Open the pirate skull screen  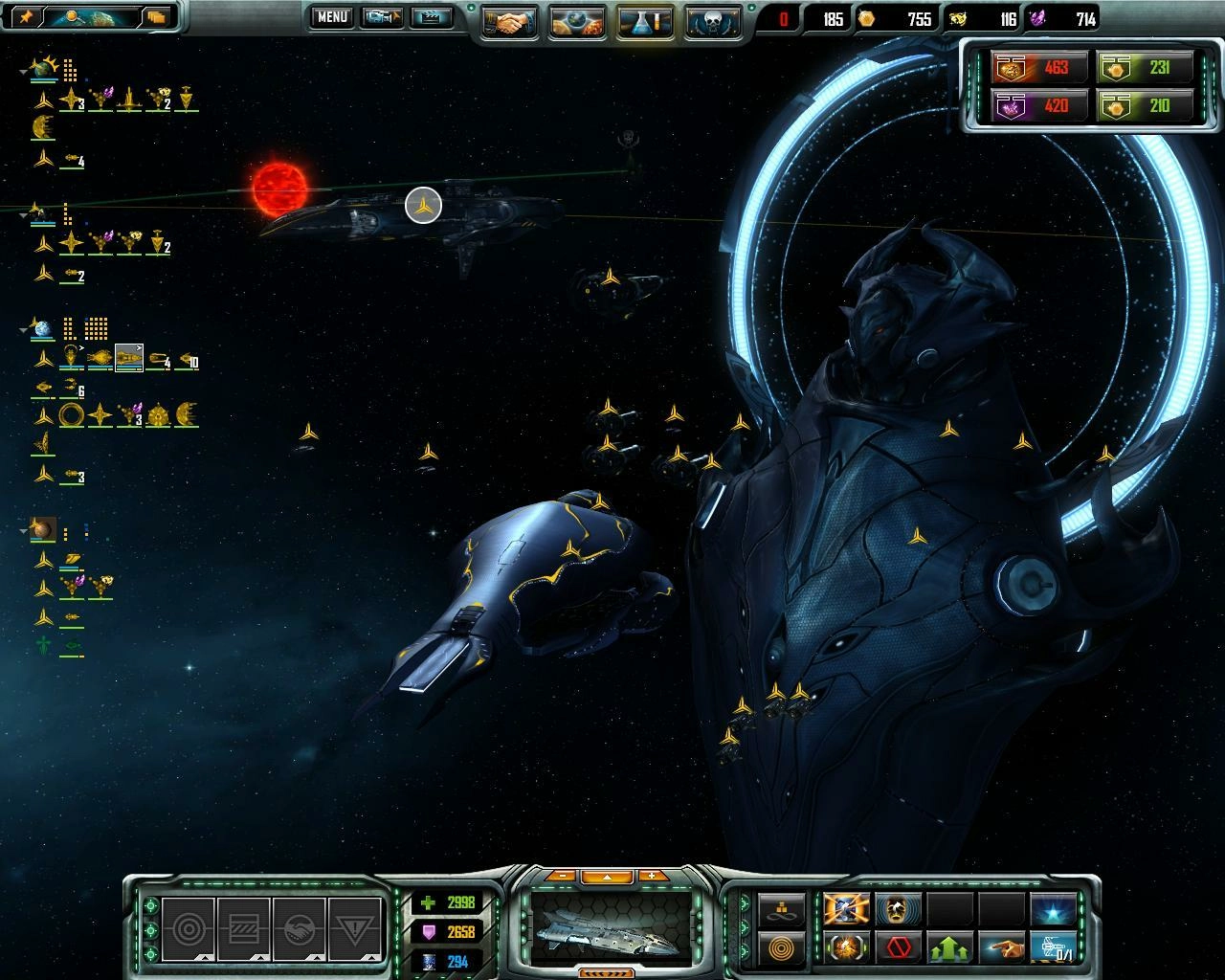[x=713, y=21]
